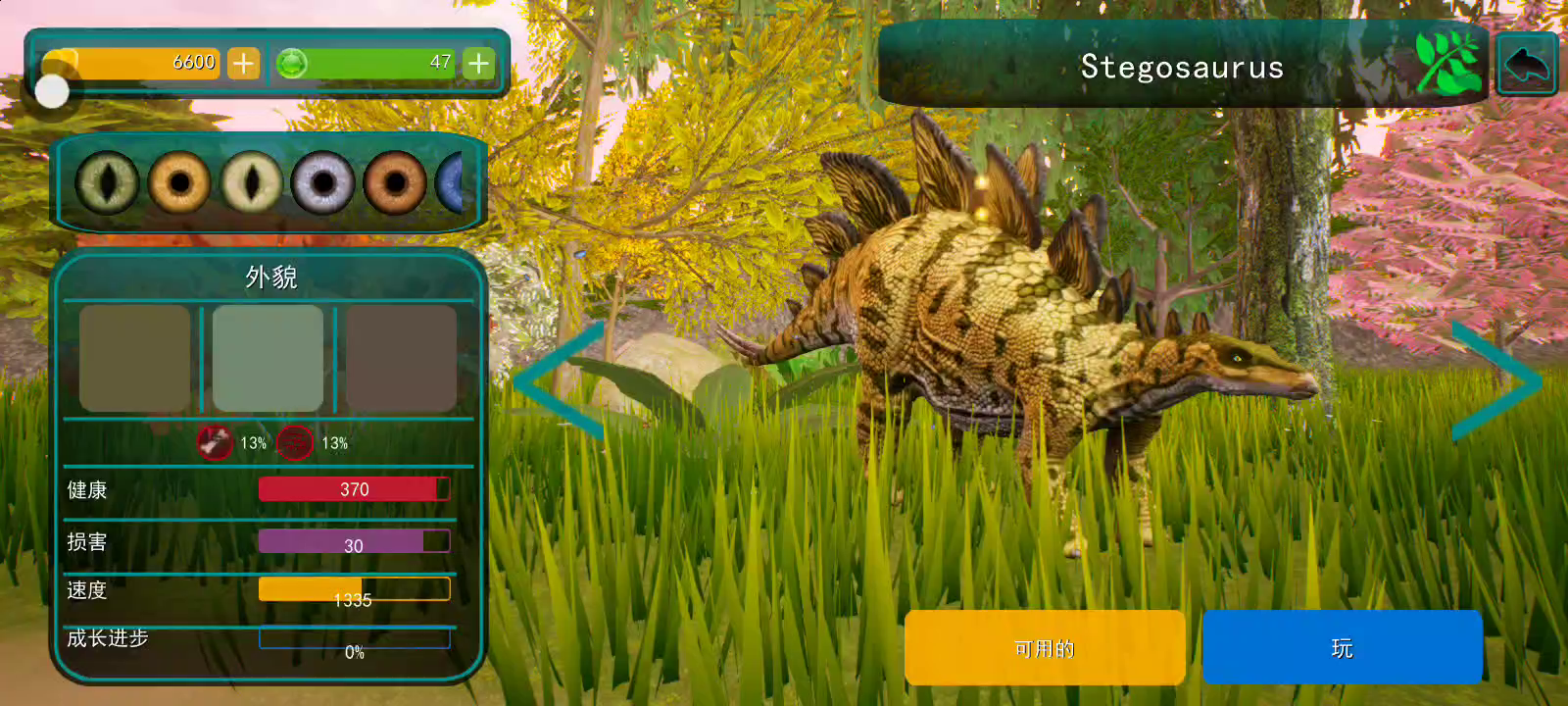The width and height of the screenshot is (1568, 706).
Task: Choose the golden round-pupil eye
Action: [179, 182]
